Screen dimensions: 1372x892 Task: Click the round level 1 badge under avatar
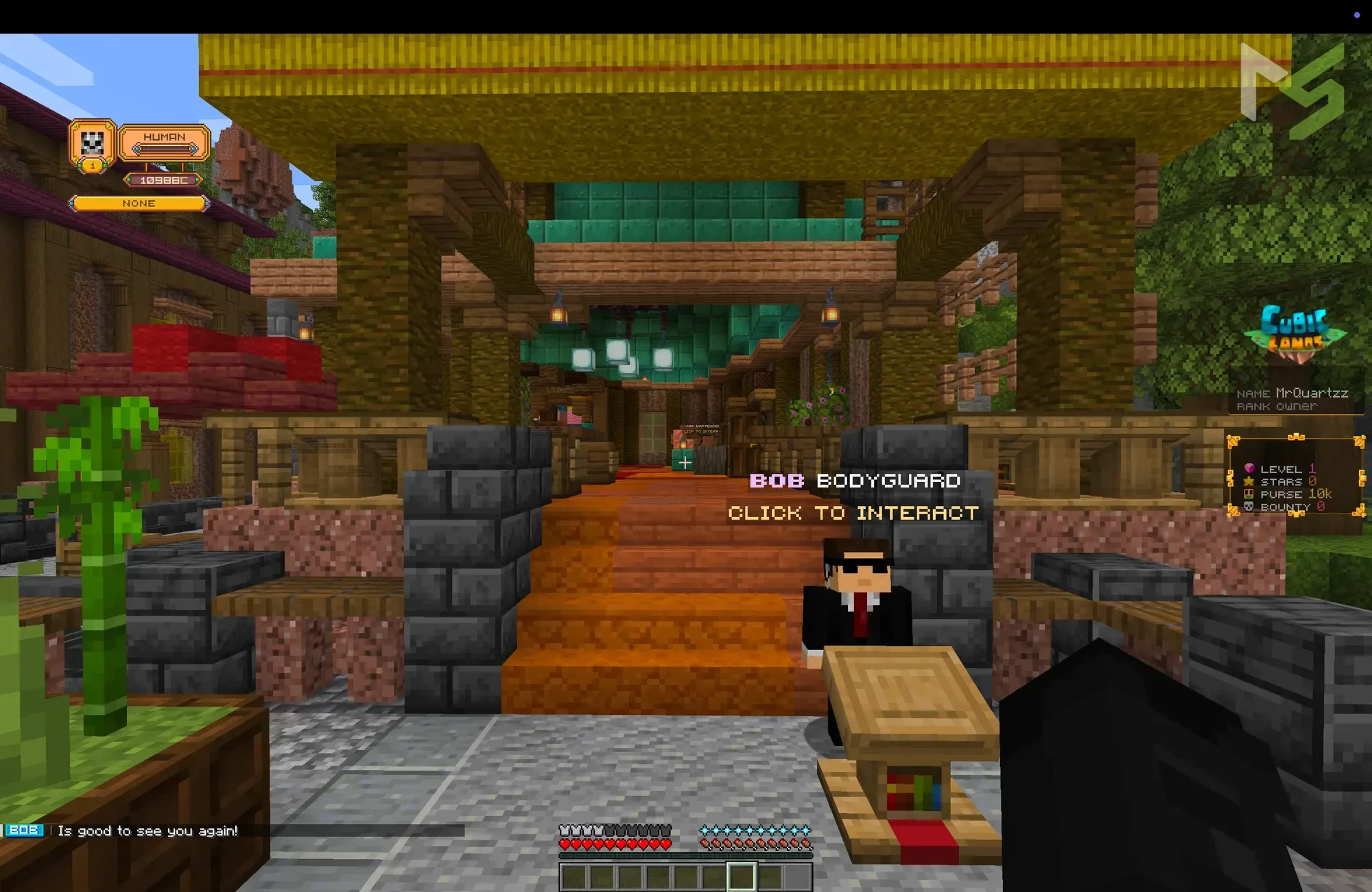pos(92,166)
